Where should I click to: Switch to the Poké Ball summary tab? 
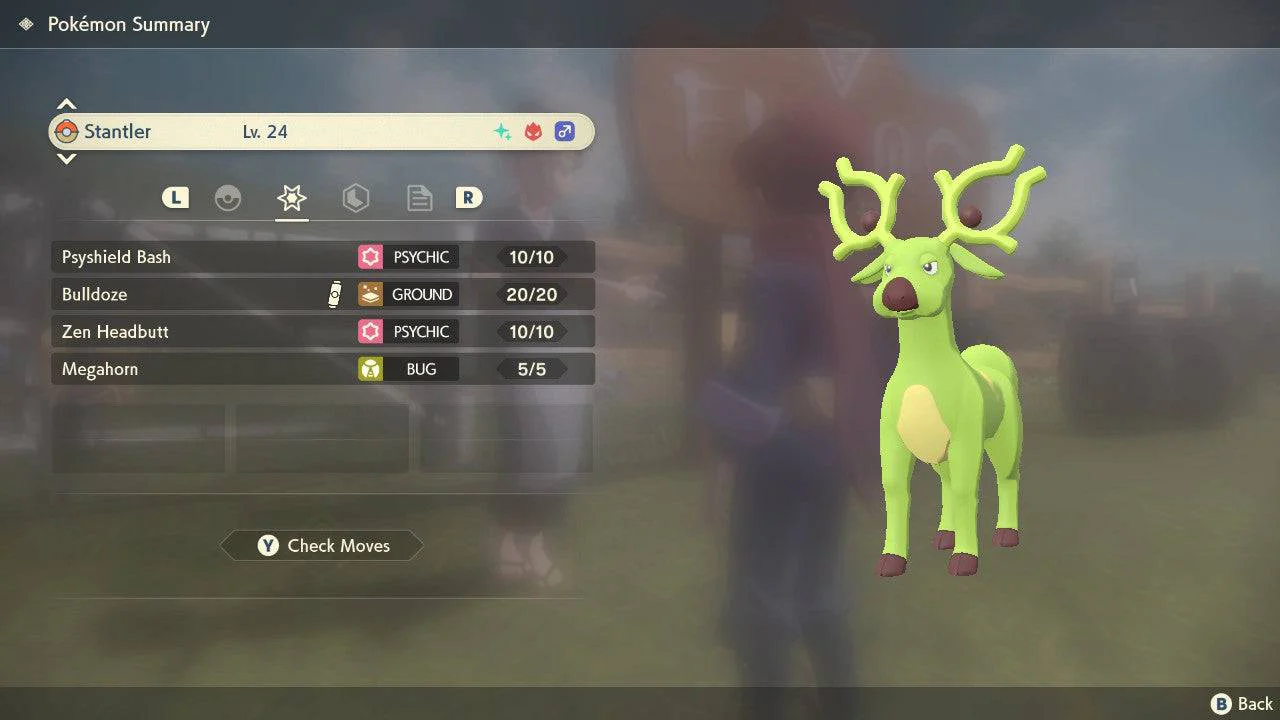pos(228,198)
